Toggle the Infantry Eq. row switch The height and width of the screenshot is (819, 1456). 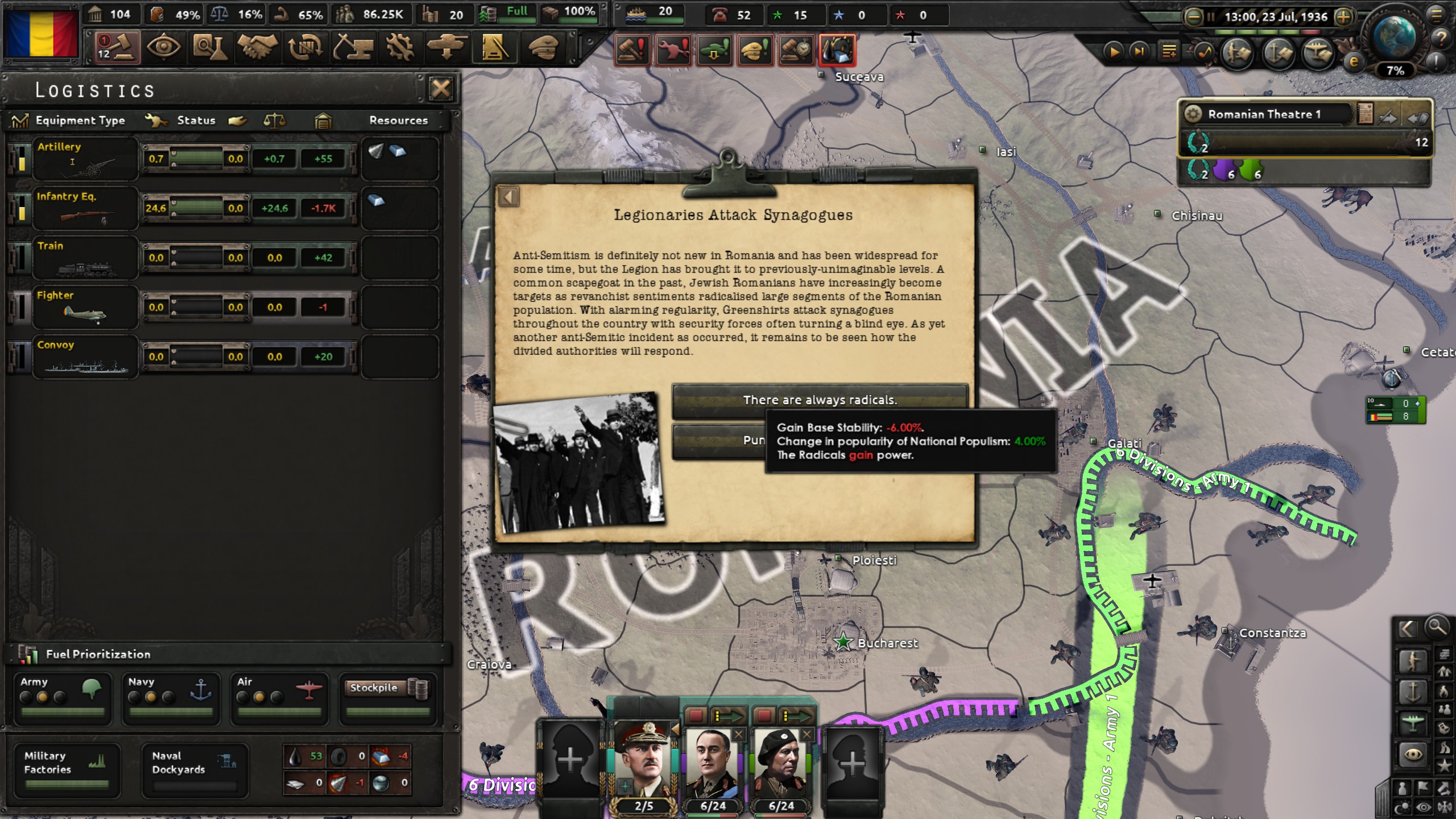(21, 209)
